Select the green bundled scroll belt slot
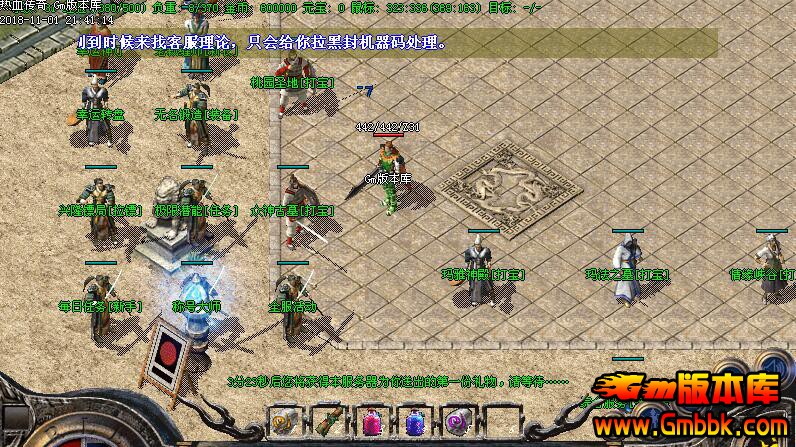796x447 pixels. (x=327, y=422)
